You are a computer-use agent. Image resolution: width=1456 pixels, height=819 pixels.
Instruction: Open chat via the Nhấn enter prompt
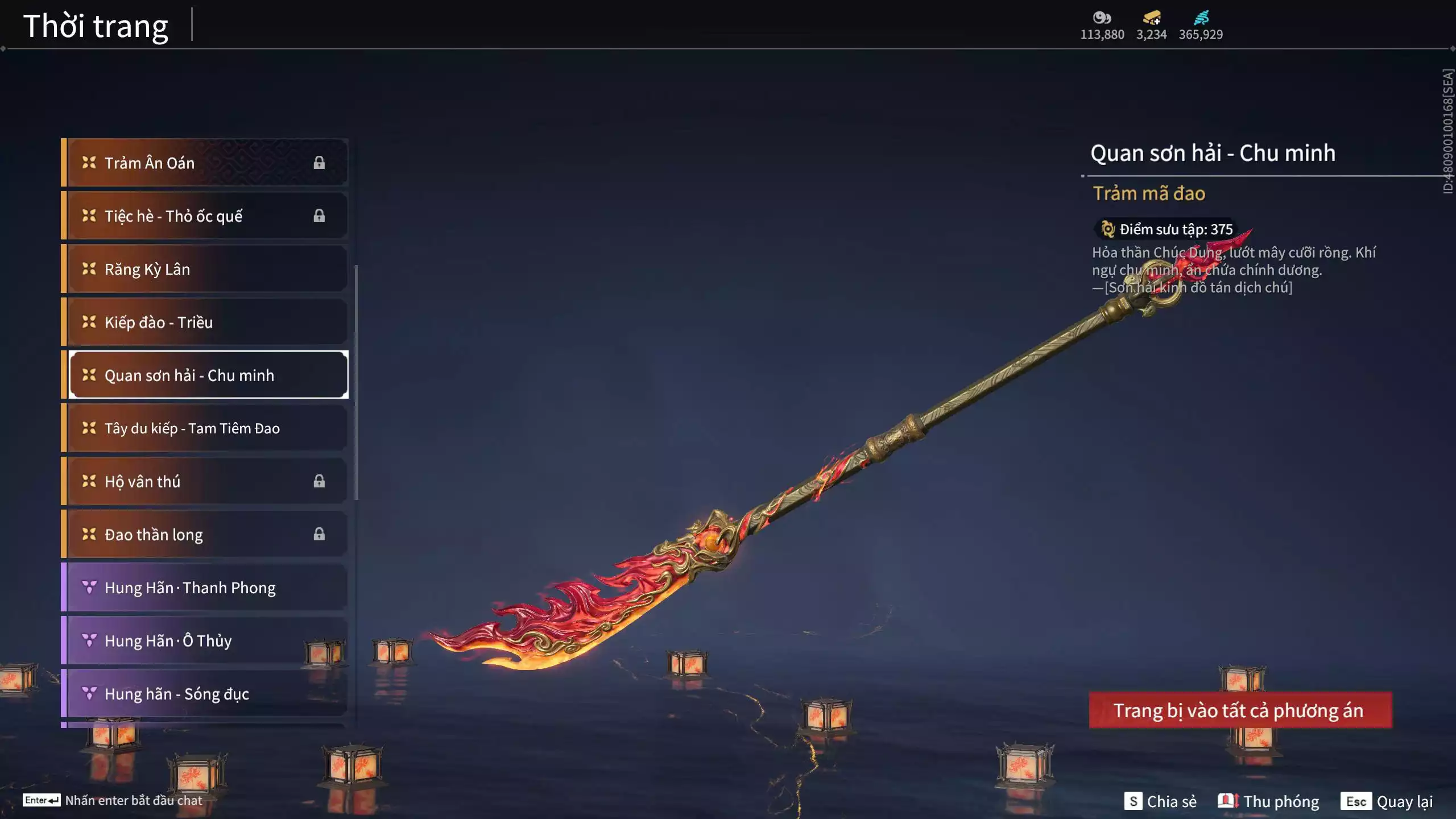click(113, 800)
